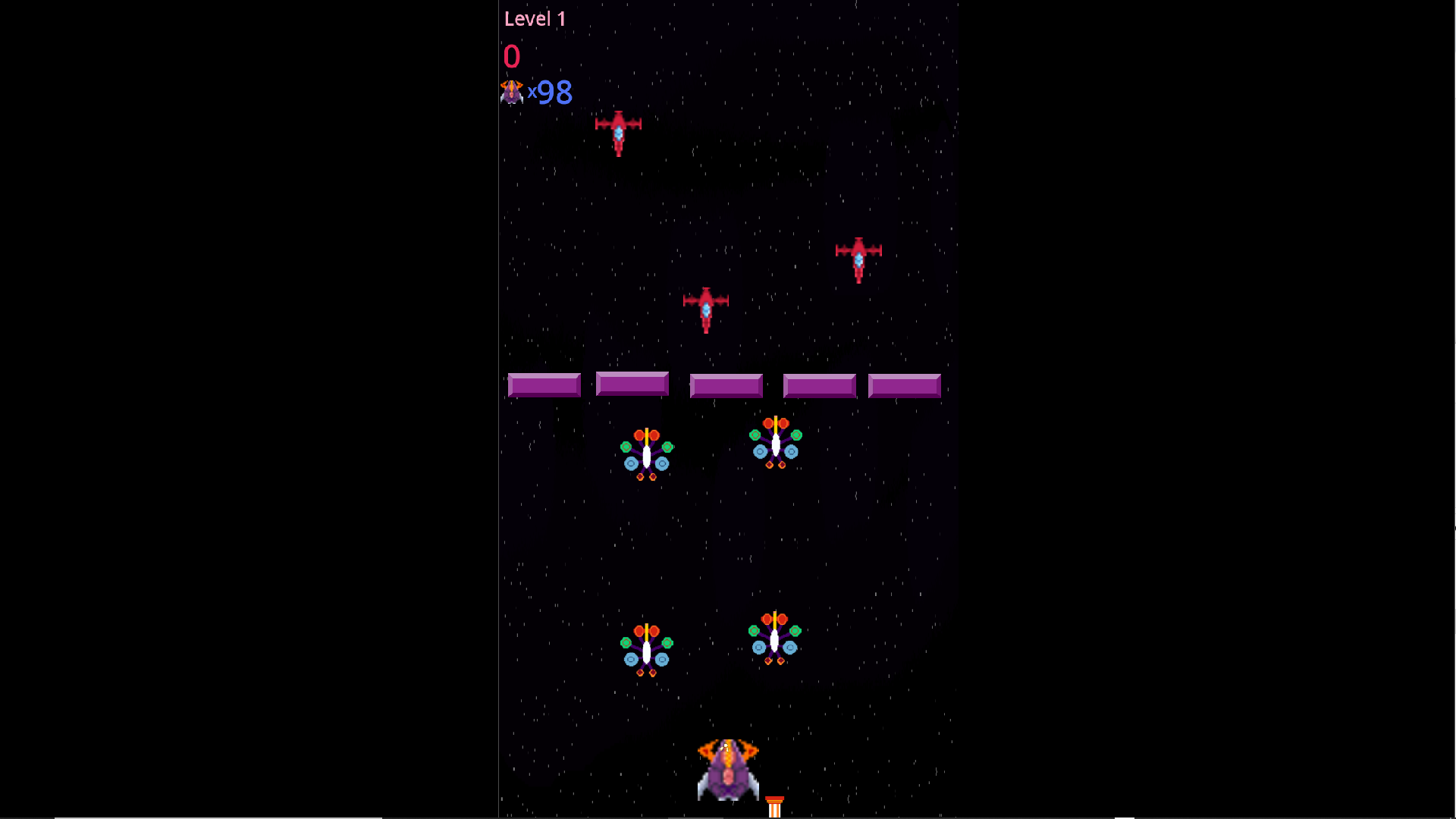Click the red score counter showing 0
This screenshot has width=1456, height=819.
pyautogui.click(x=513, y=56)
